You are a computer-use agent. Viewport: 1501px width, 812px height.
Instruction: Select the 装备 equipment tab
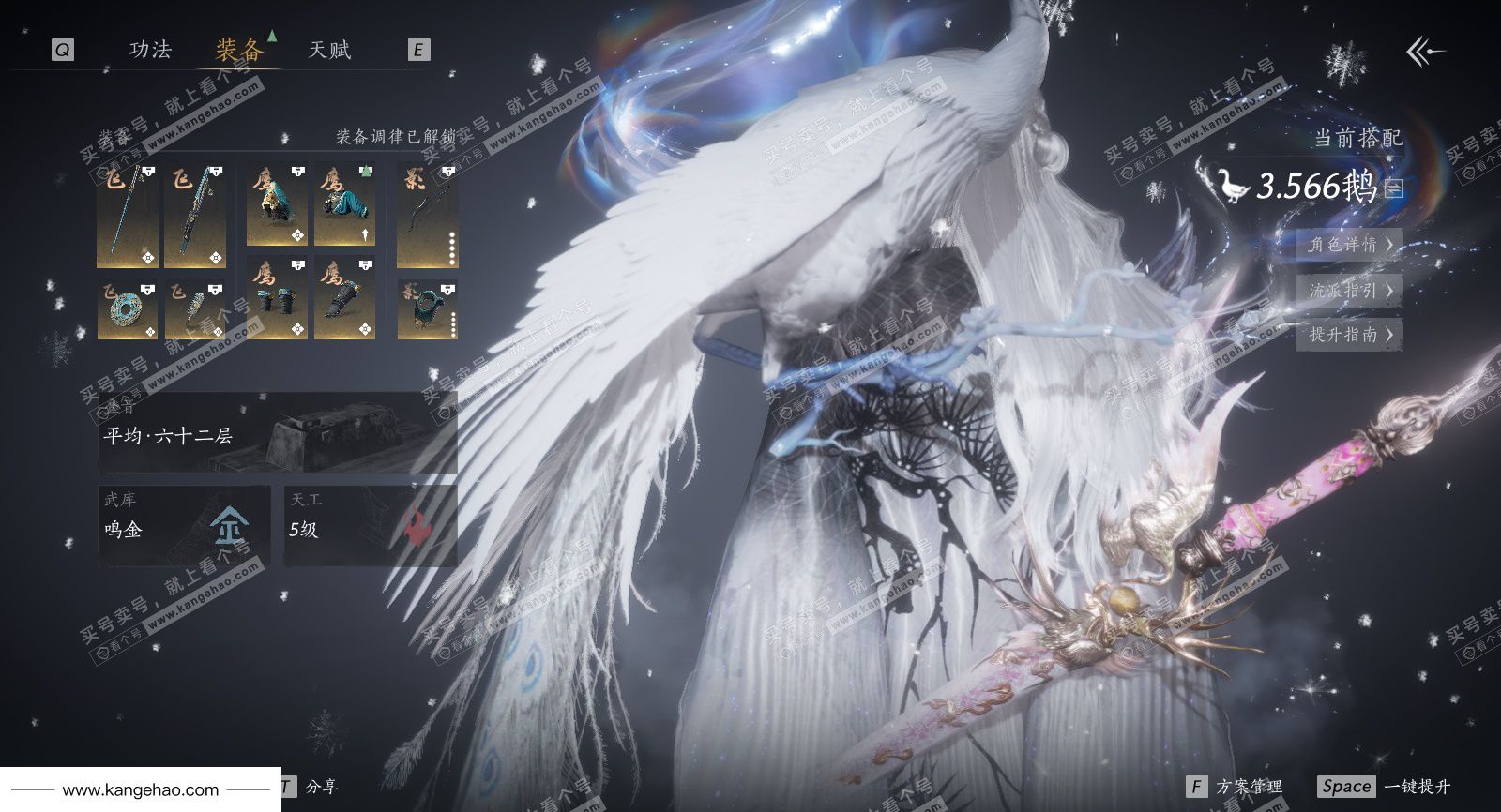[238, 50]
